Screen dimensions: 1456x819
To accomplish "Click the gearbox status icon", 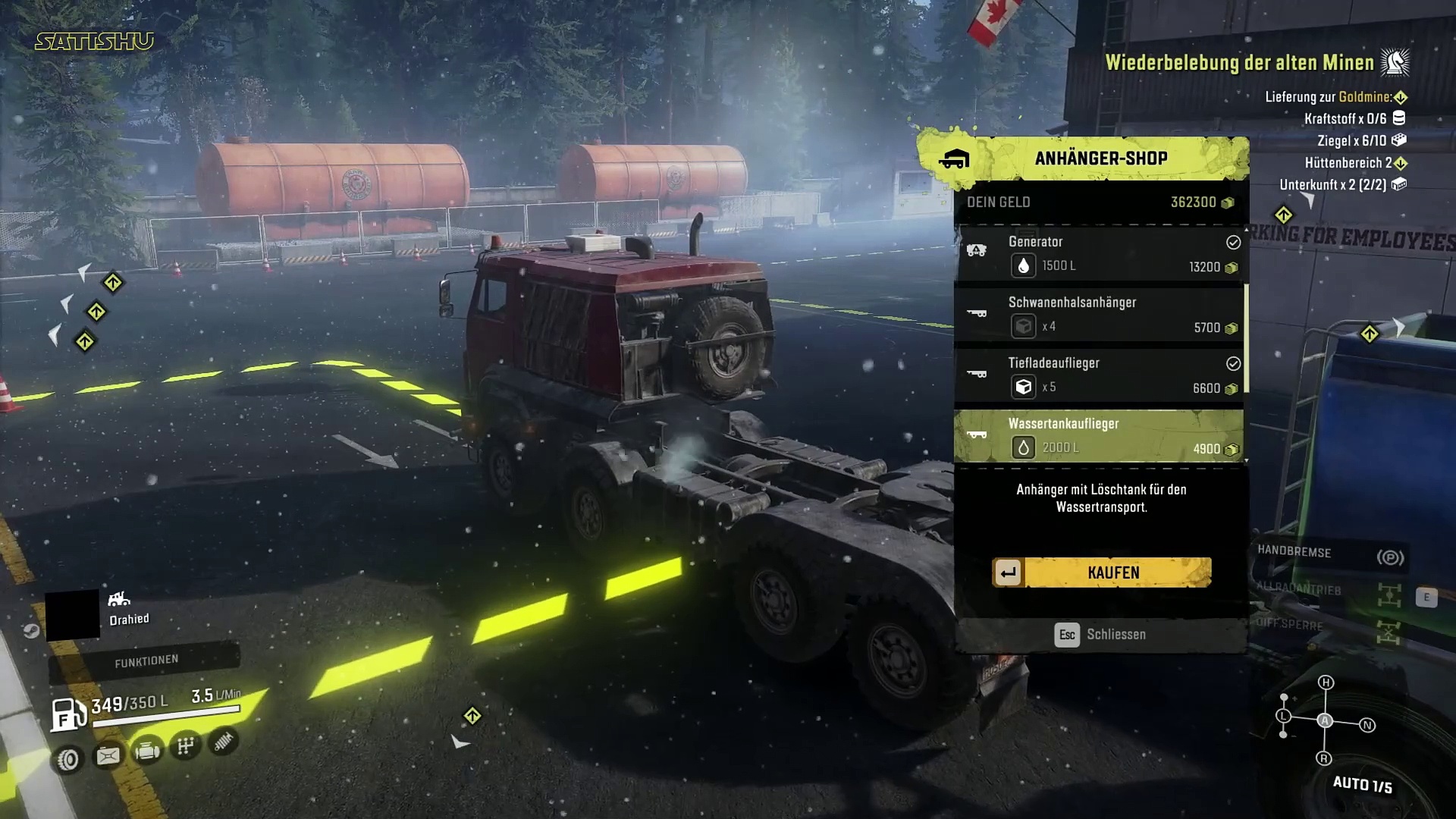I will click(186, 746).
